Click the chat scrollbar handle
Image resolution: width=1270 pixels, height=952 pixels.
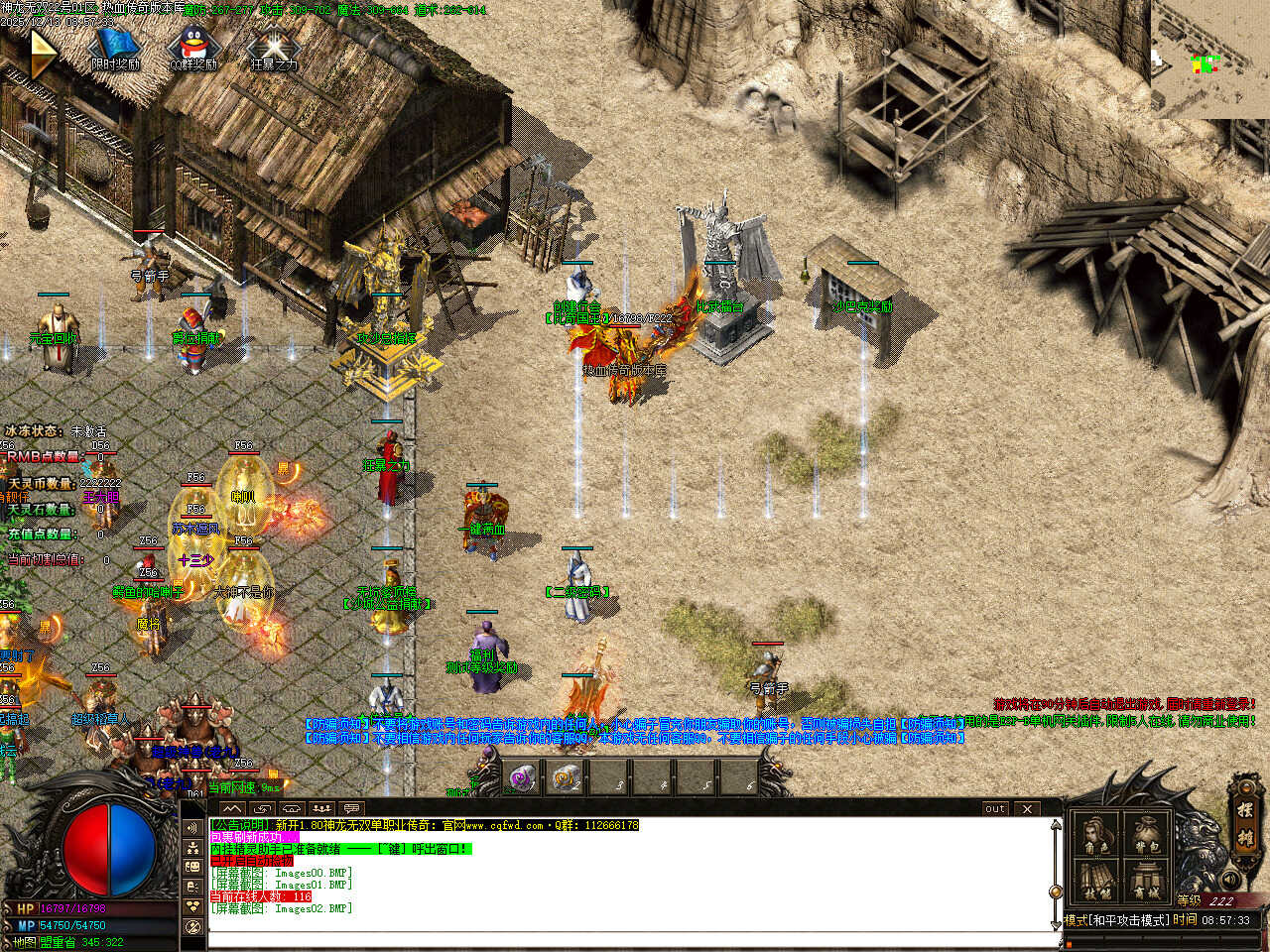coord(1057,892)
